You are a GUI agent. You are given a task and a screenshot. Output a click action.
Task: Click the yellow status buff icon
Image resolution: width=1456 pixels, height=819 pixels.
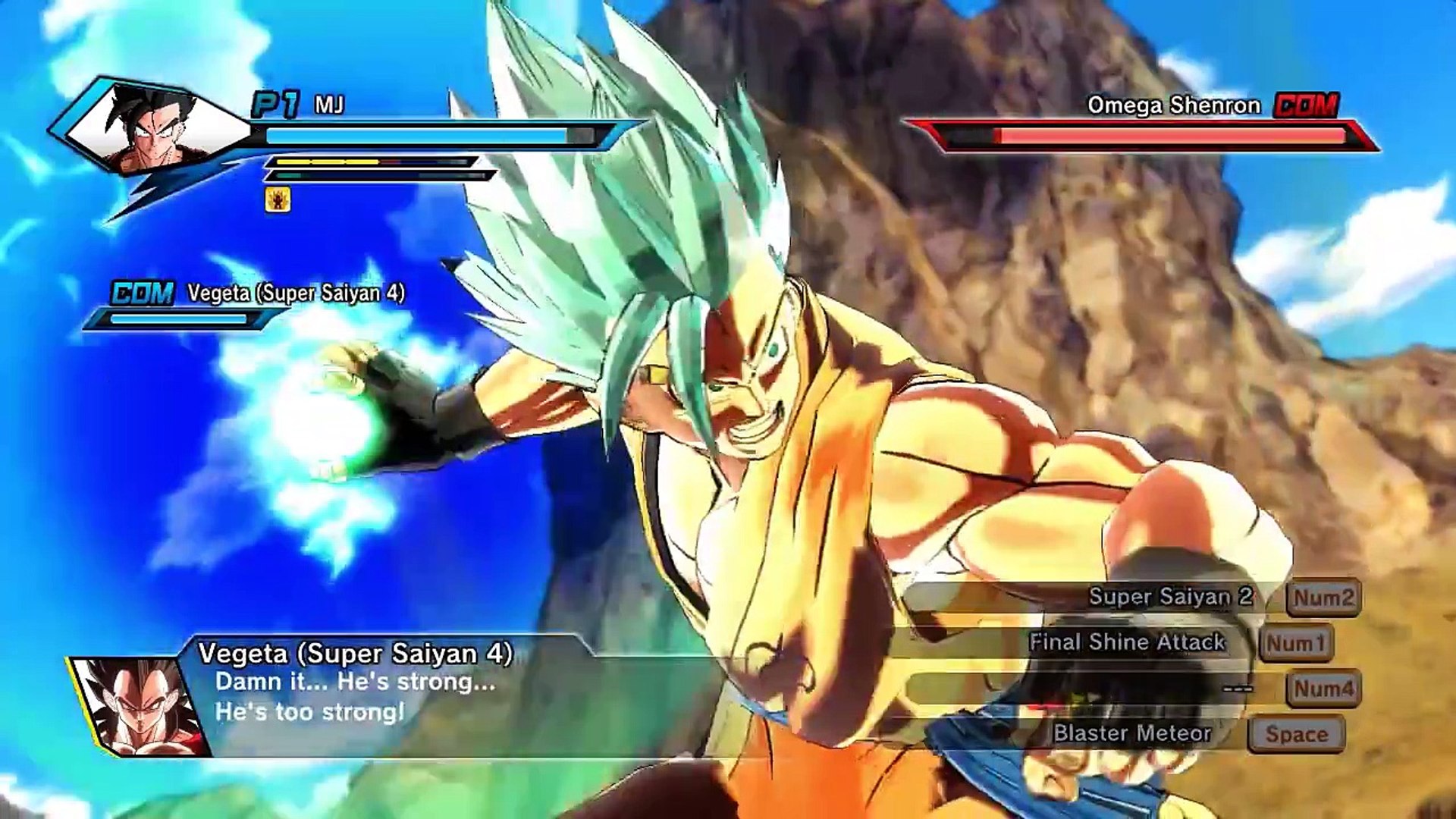click(x=278, y=199)
